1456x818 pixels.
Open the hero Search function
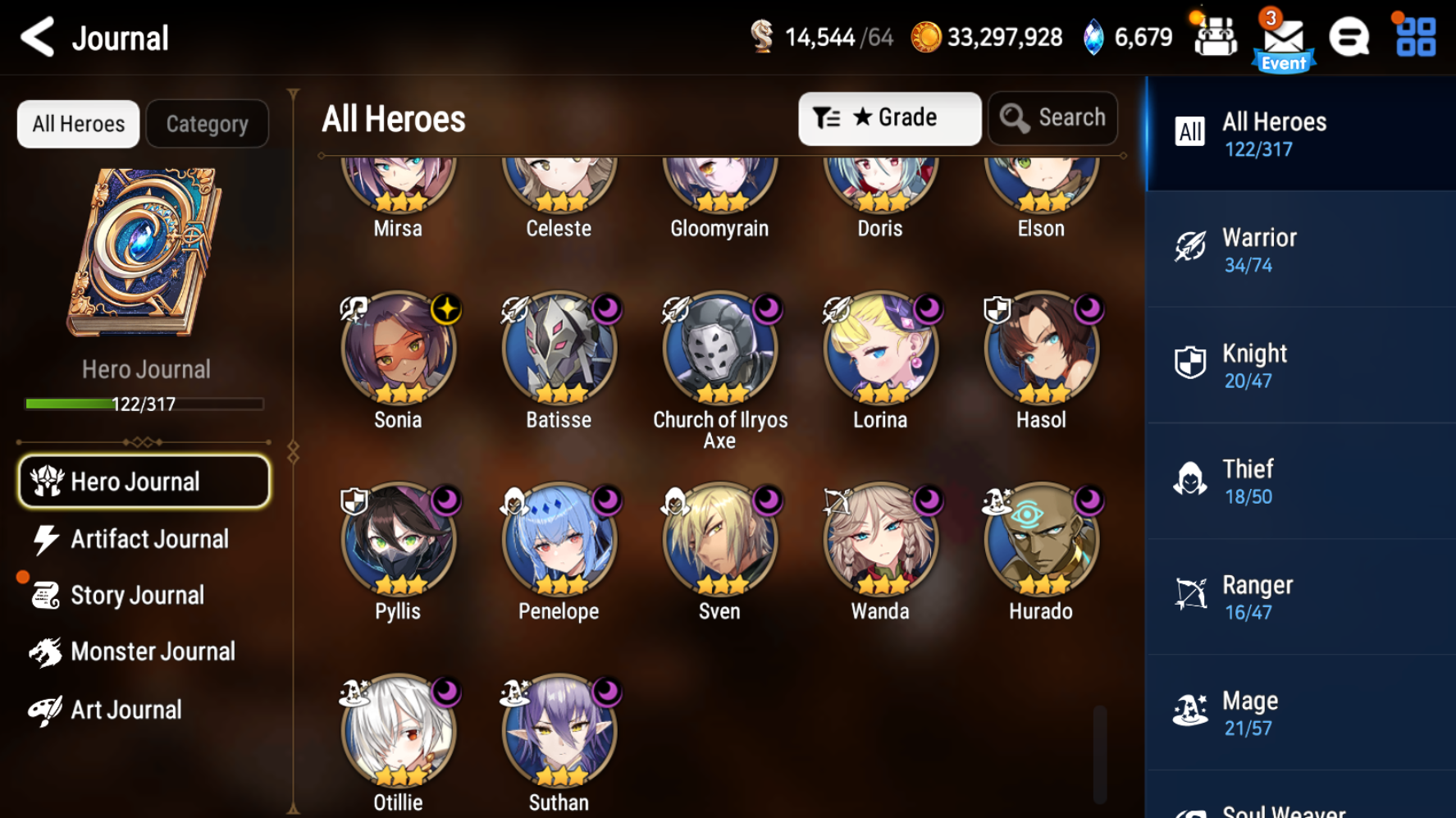(1052, 117)
